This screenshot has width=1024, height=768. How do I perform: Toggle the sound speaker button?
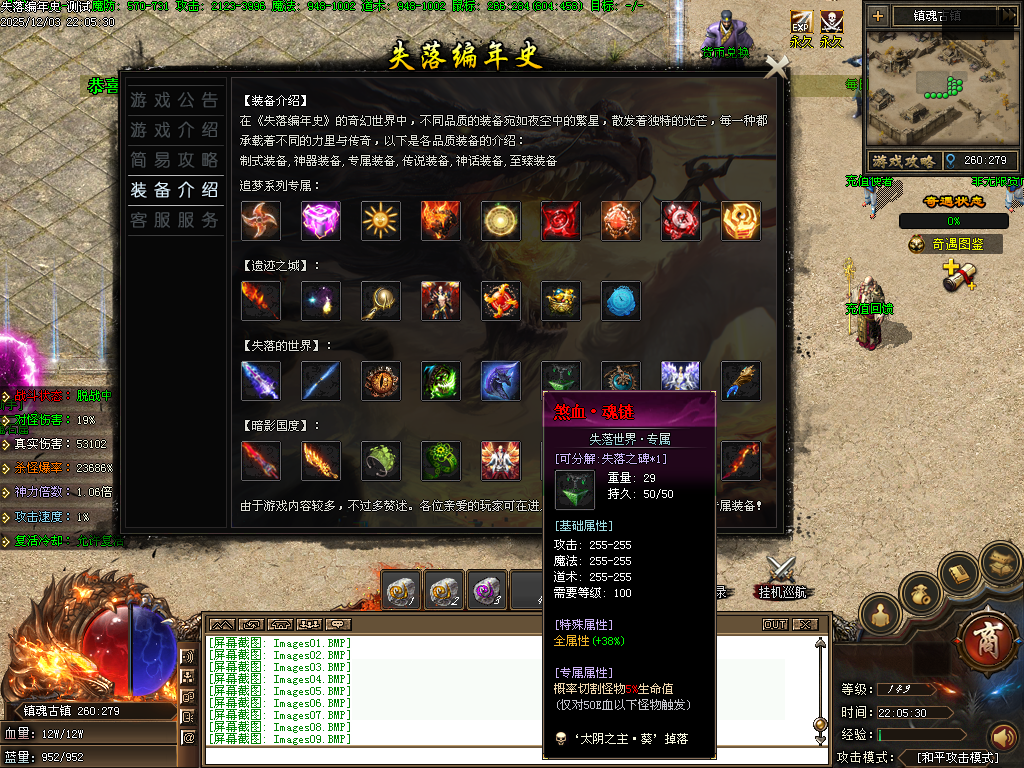1002,738
